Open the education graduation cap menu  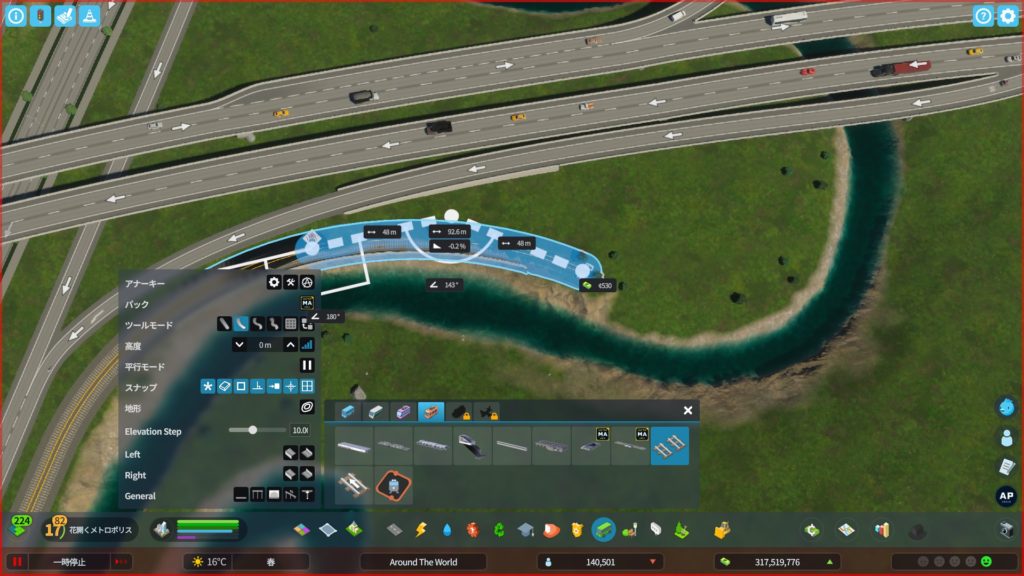coord(525,529)
